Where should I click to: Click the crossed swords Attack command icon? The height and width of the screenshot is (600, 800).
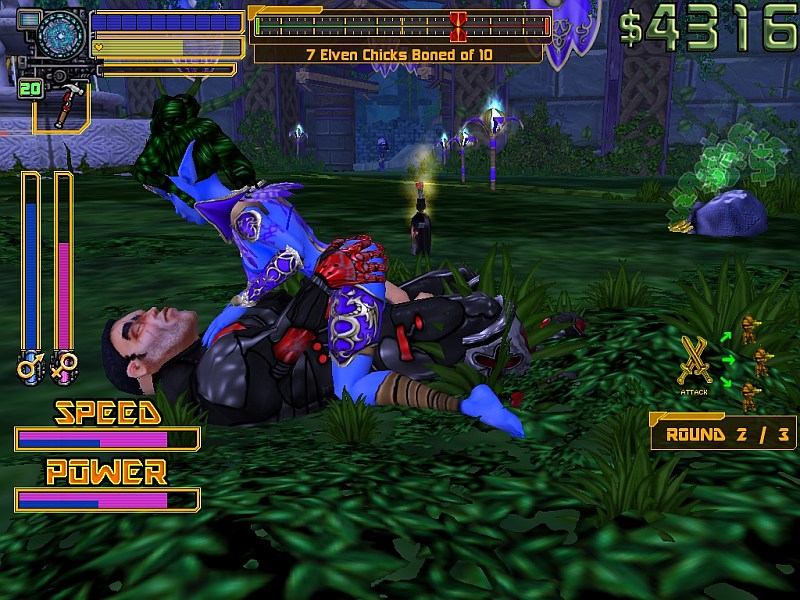(694, 361)
